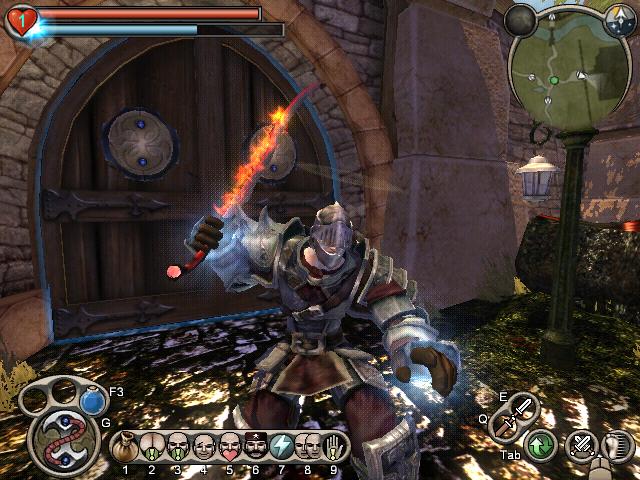
Task: Toggle the footprint sneak icon
Action: (x=619, y=444)
